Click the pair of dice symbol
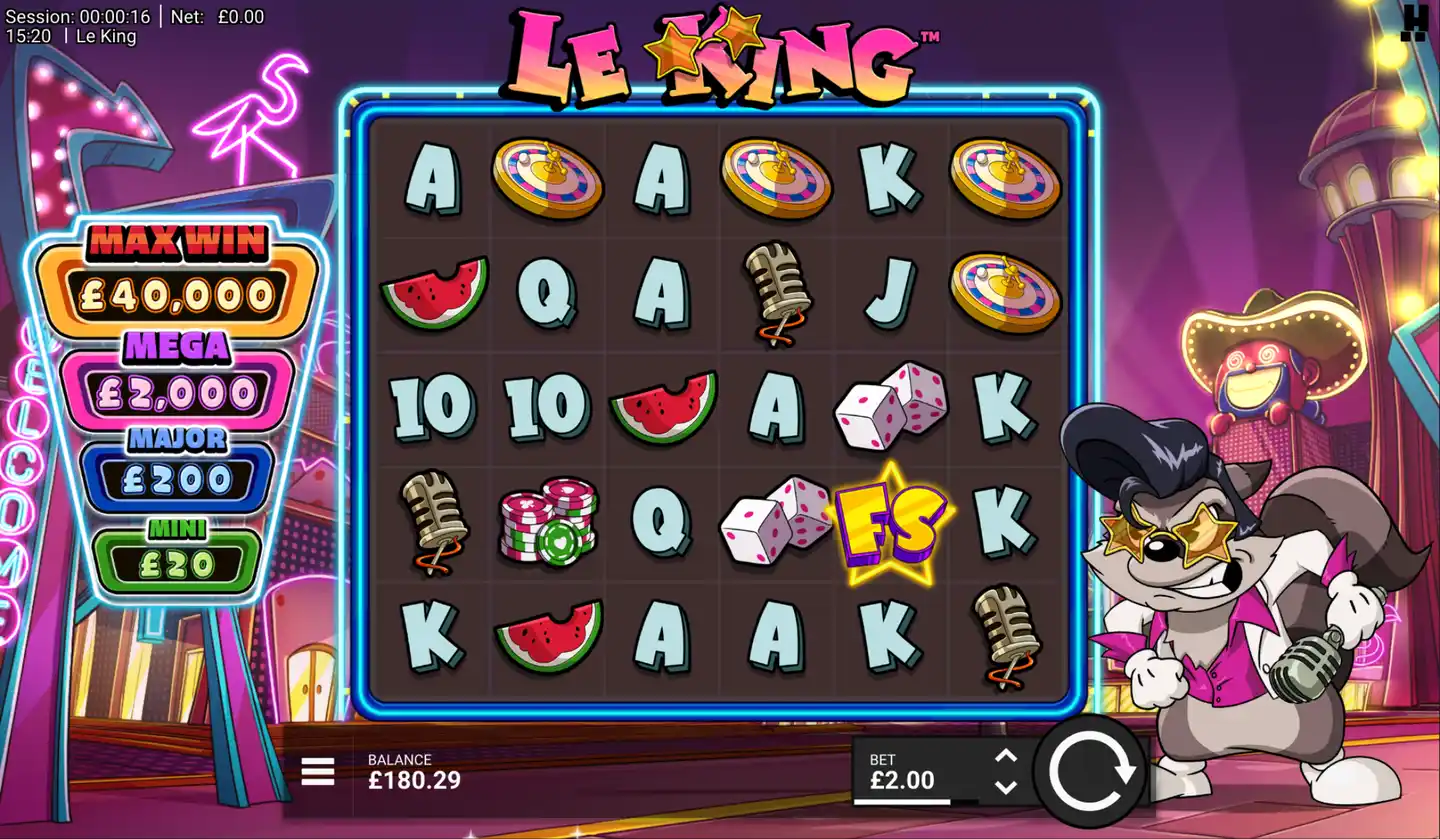Image resolution: width=1440 pixels, height=839 pixels. tap(890, 406)
